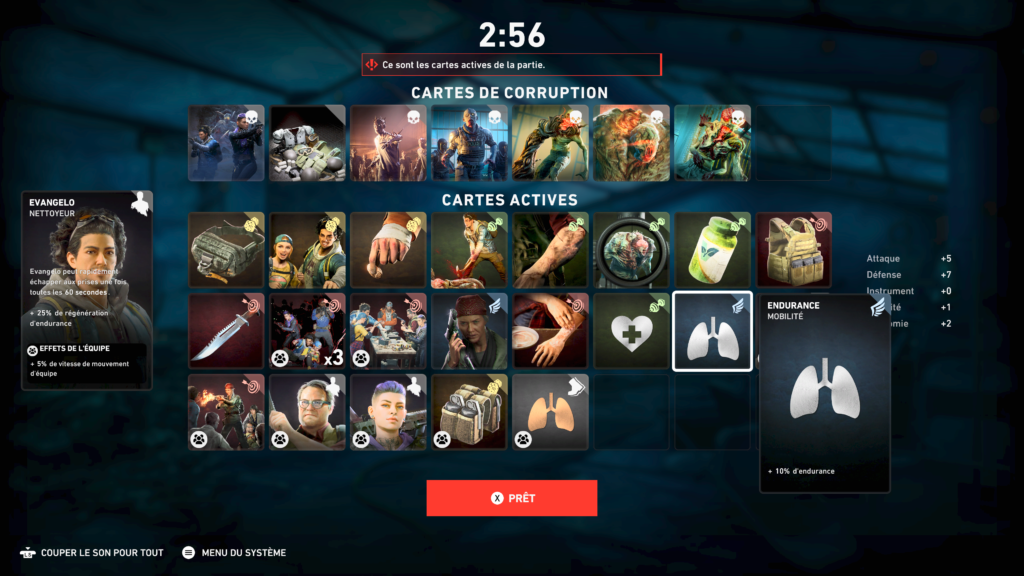Select the woman holding a radio card
The image size is (1024, 576).
pyautogui.click(x=469, y=331)
